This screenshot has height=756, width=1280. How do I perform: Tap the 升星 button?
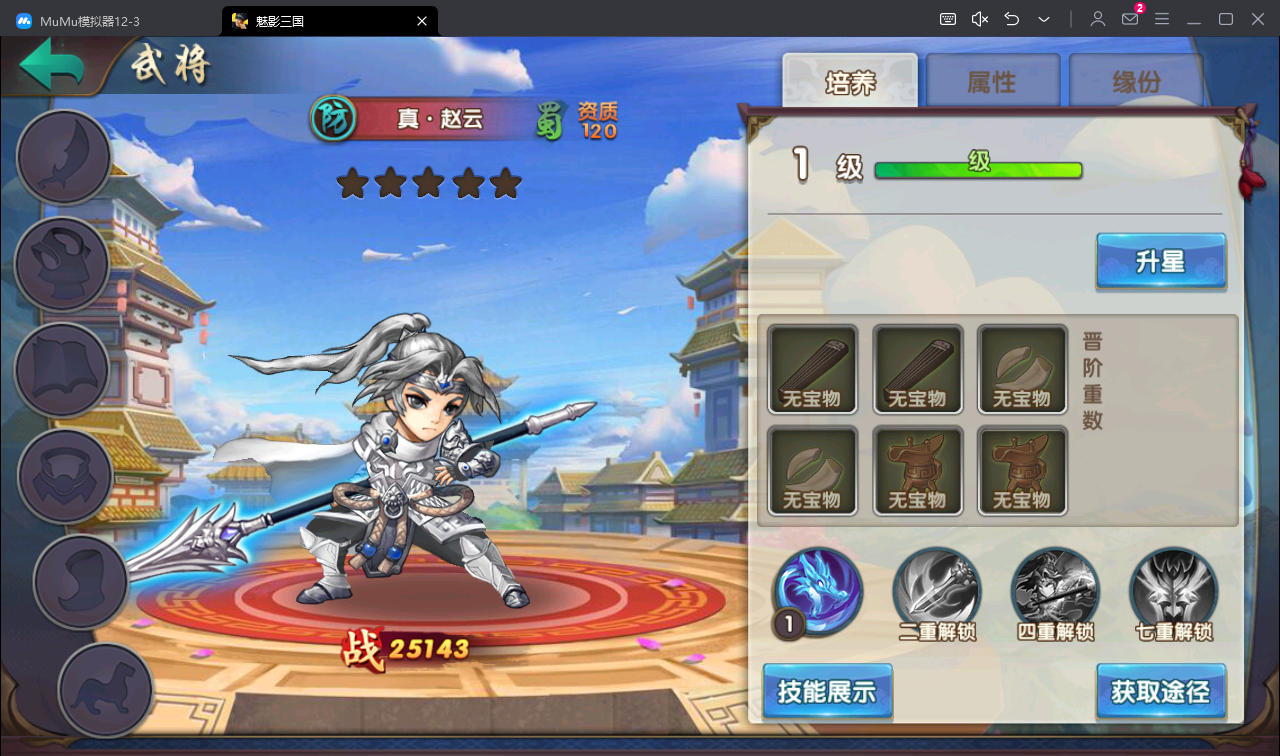pos(1160,262)
